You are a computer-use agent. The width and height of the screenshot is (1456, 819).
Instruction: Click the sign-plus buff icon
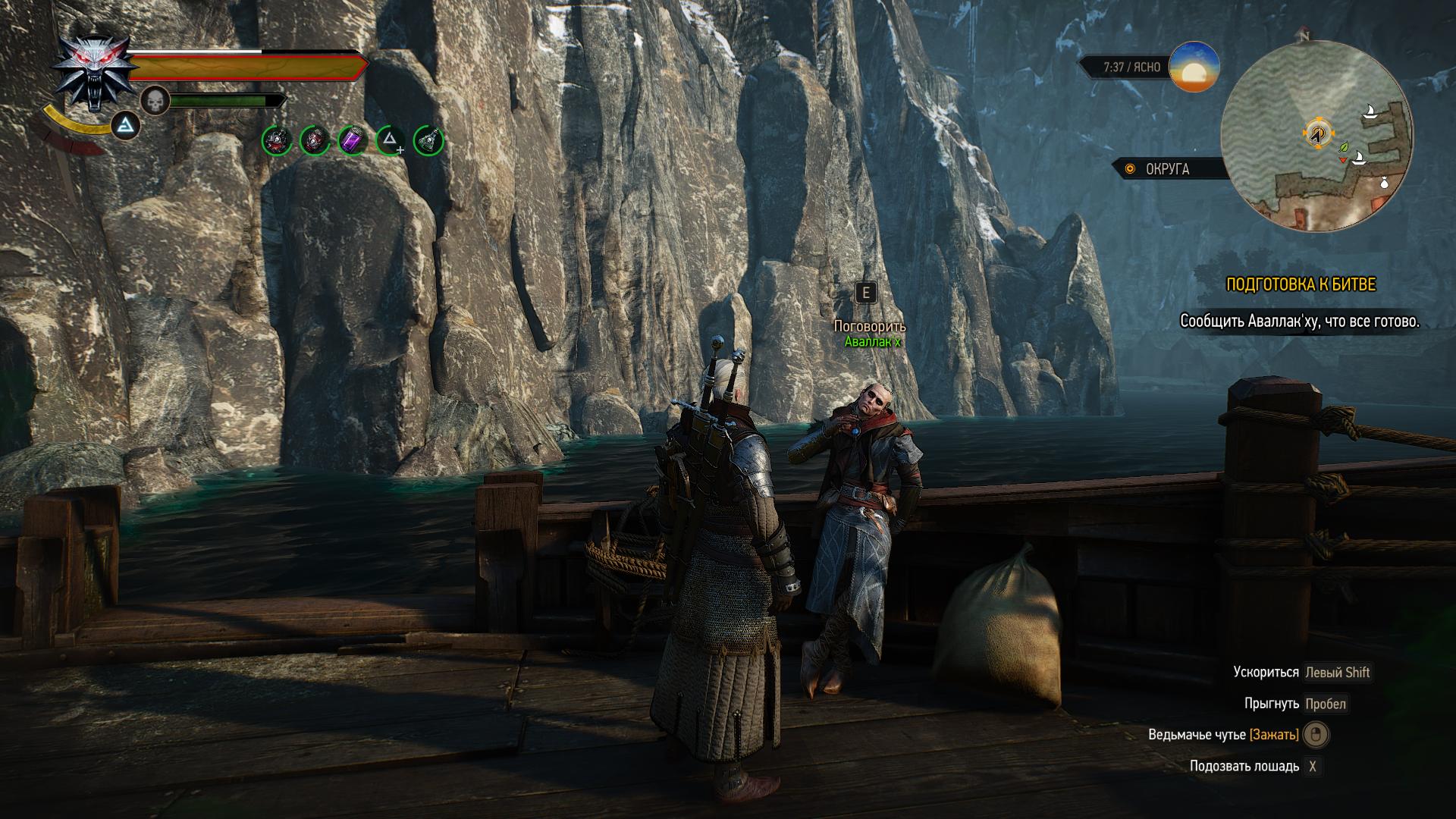coord(391,140)
